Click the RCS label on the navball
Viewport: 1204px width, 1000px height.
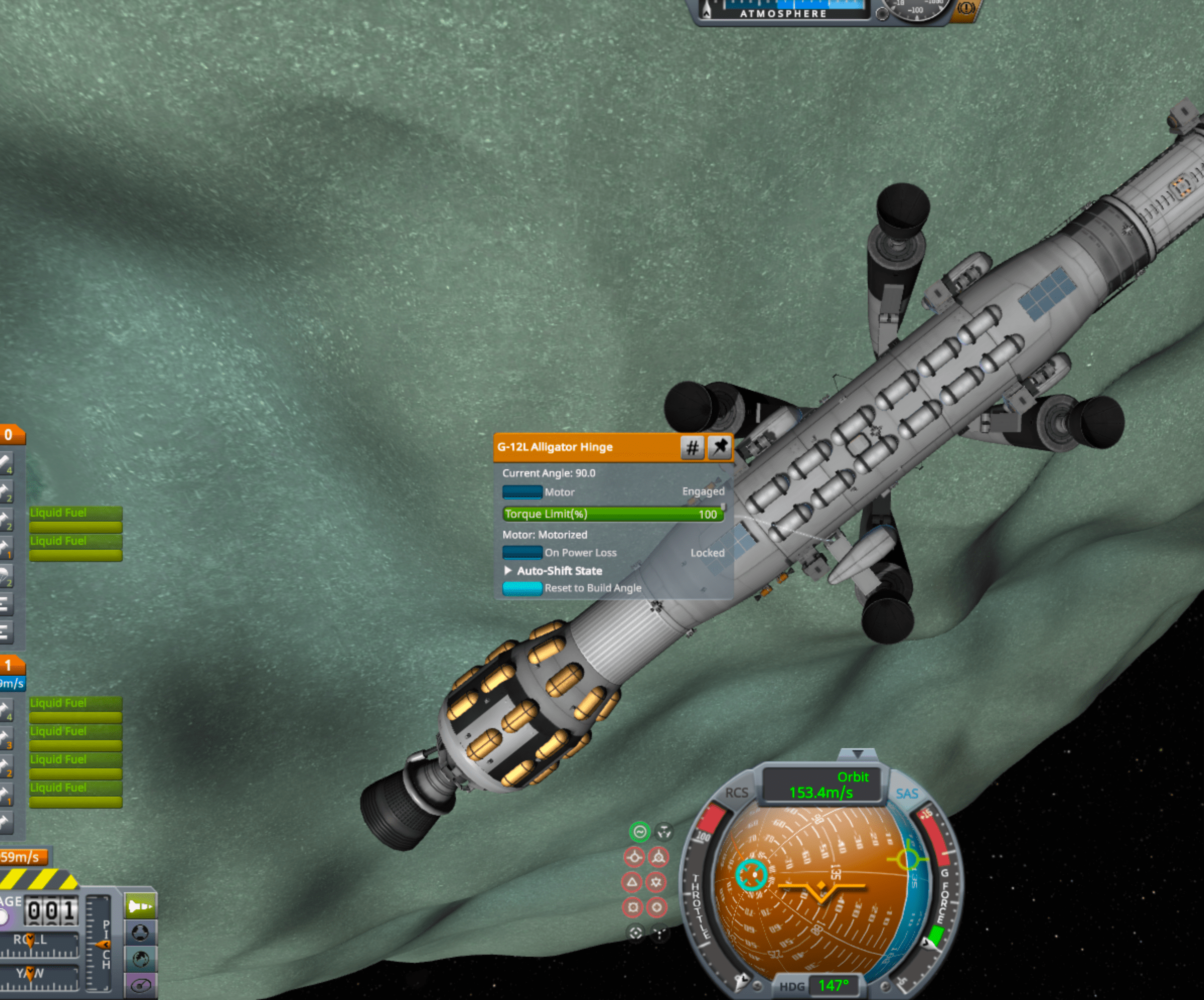(736, 793)
